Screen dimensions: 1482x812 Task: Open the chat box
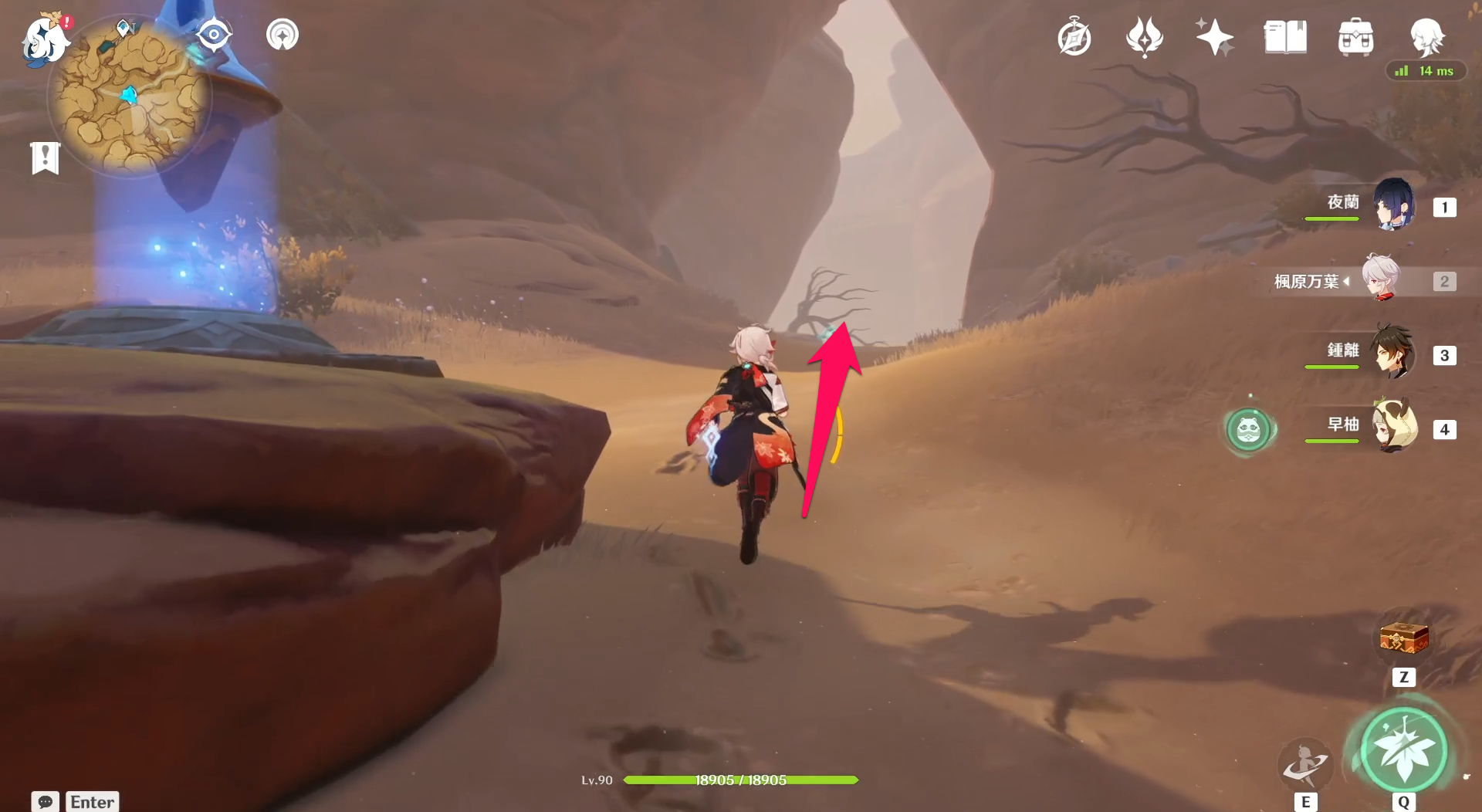[46, 801]
